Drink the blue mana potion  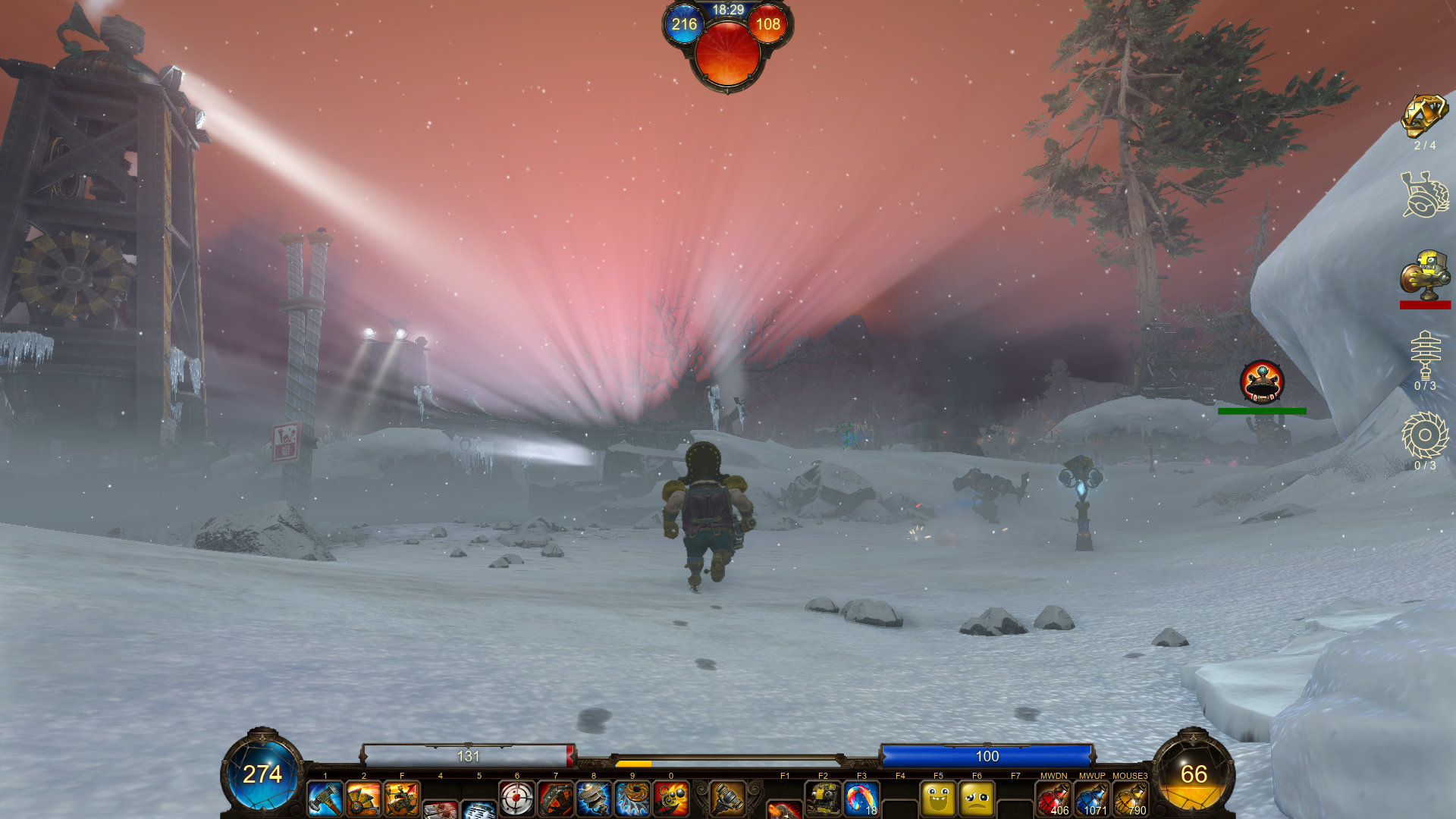(x=1092, y=799)
